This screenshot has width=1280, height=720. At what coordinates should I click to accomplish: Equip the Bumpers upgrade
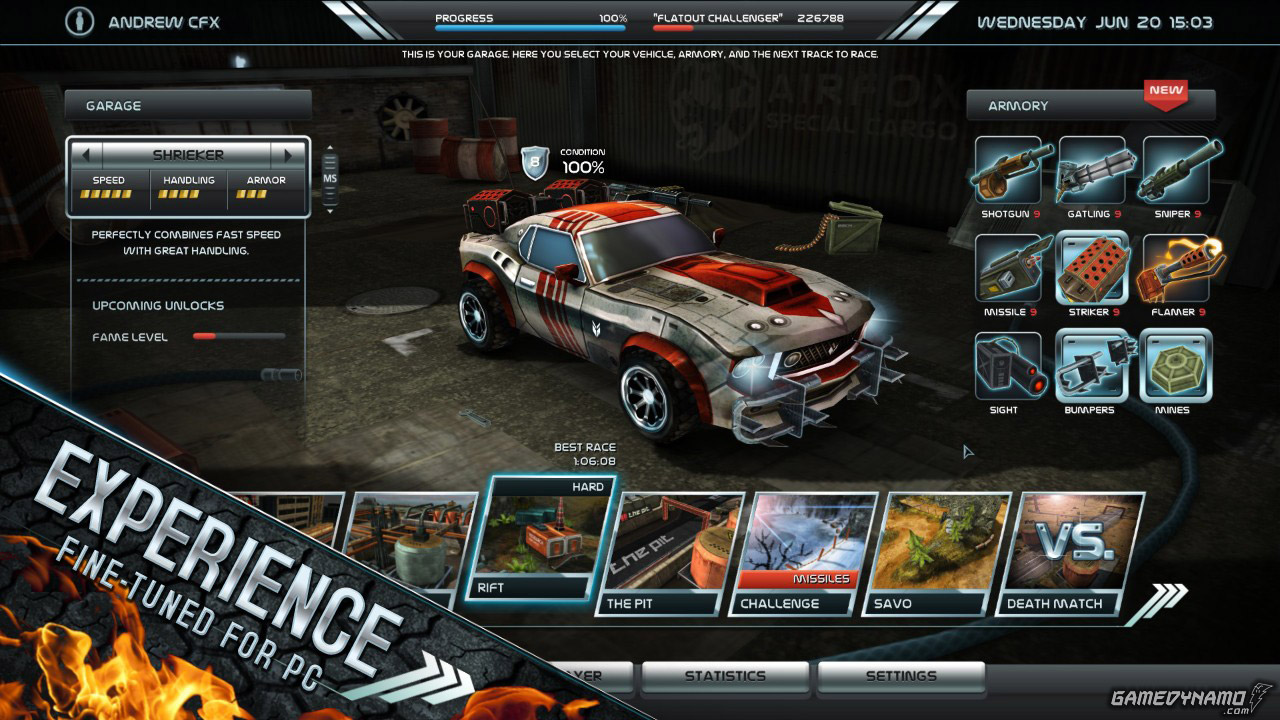(x=1092, y=366)
